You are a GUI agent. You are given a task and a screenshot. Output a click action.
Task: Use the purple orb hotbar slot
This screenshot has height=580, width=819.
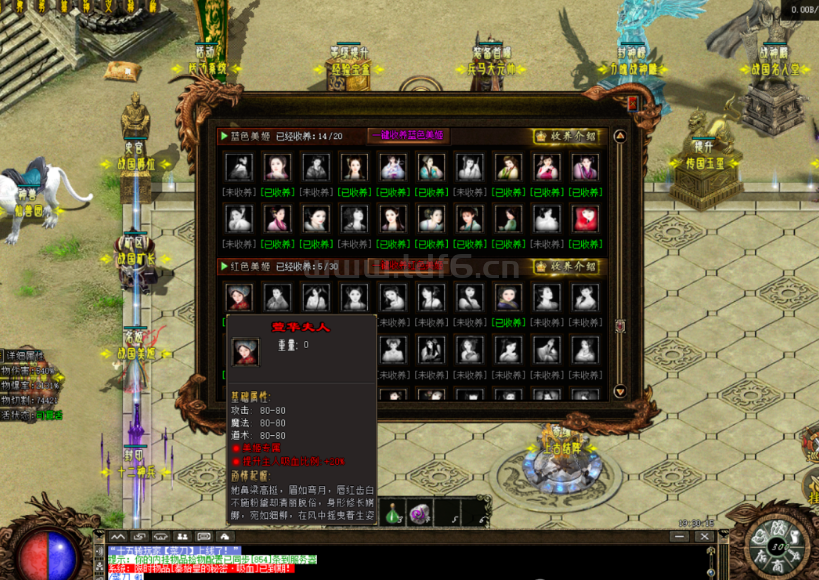coord(421,511)
